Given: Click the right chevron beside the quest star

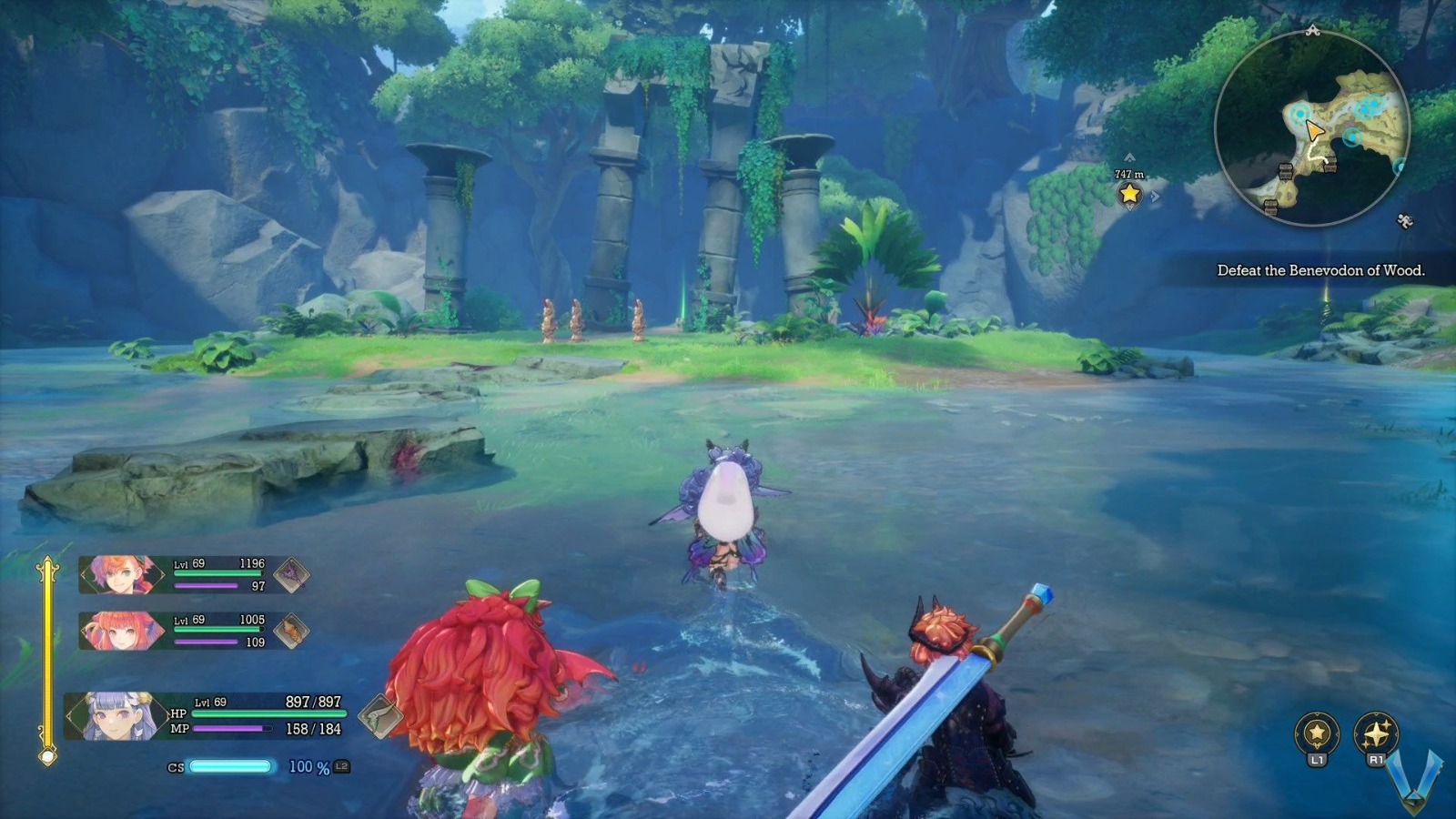Looking at the screenshot, I should tap(1155, 196).
